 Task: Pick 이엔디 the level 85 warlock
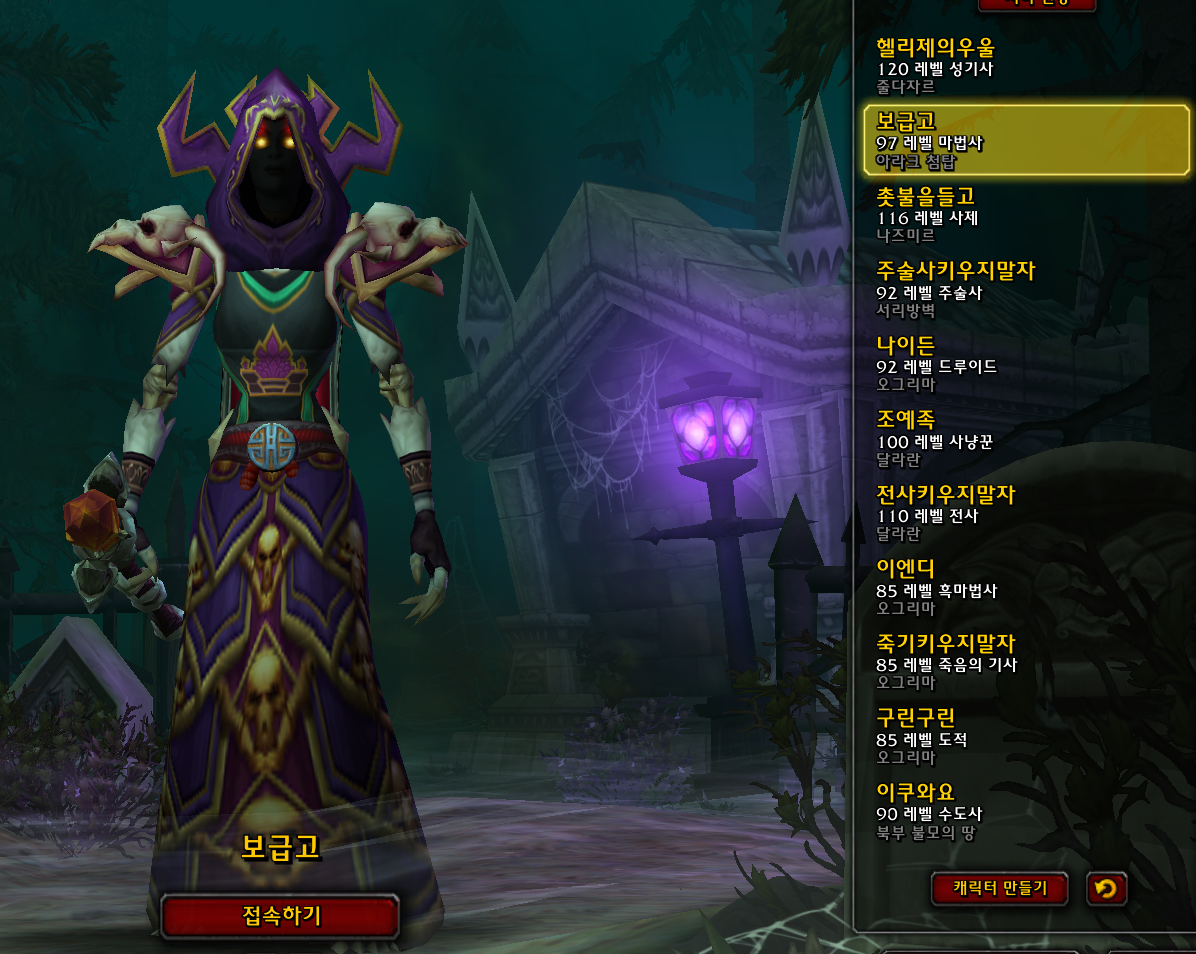[x=1025, y=588]
